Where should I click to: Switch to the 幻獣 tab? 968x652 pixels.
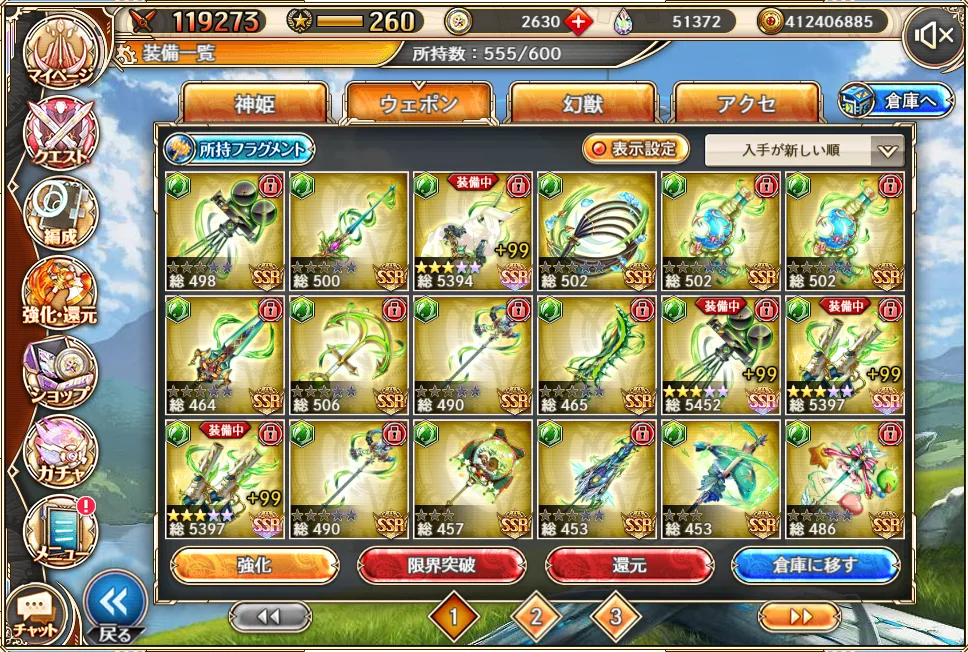pyautogui.click(x=582, y=103)
